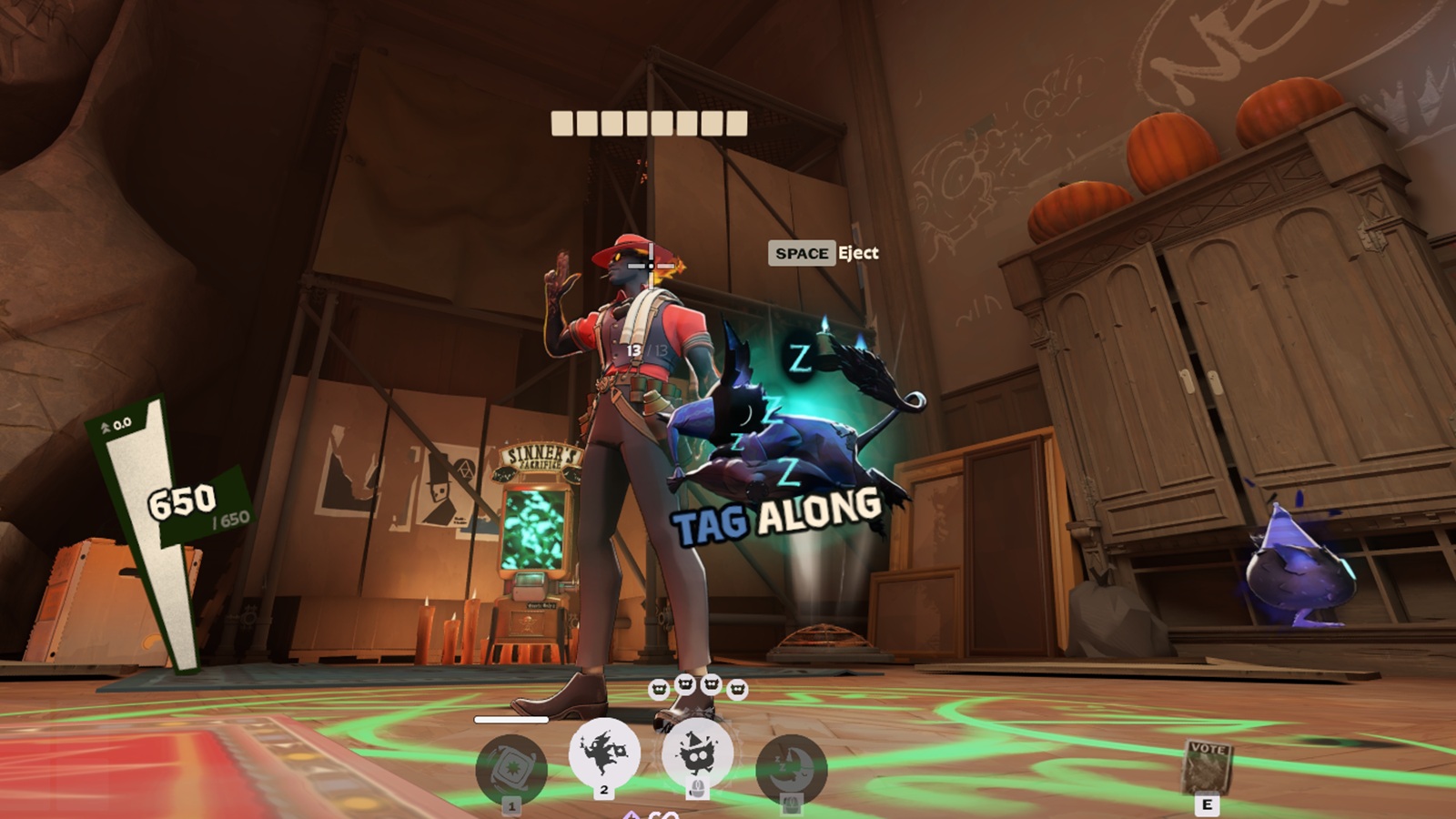Open the VOTE poster icon
Viewport: 1456px width, 819px height.
click(1207, 767)
